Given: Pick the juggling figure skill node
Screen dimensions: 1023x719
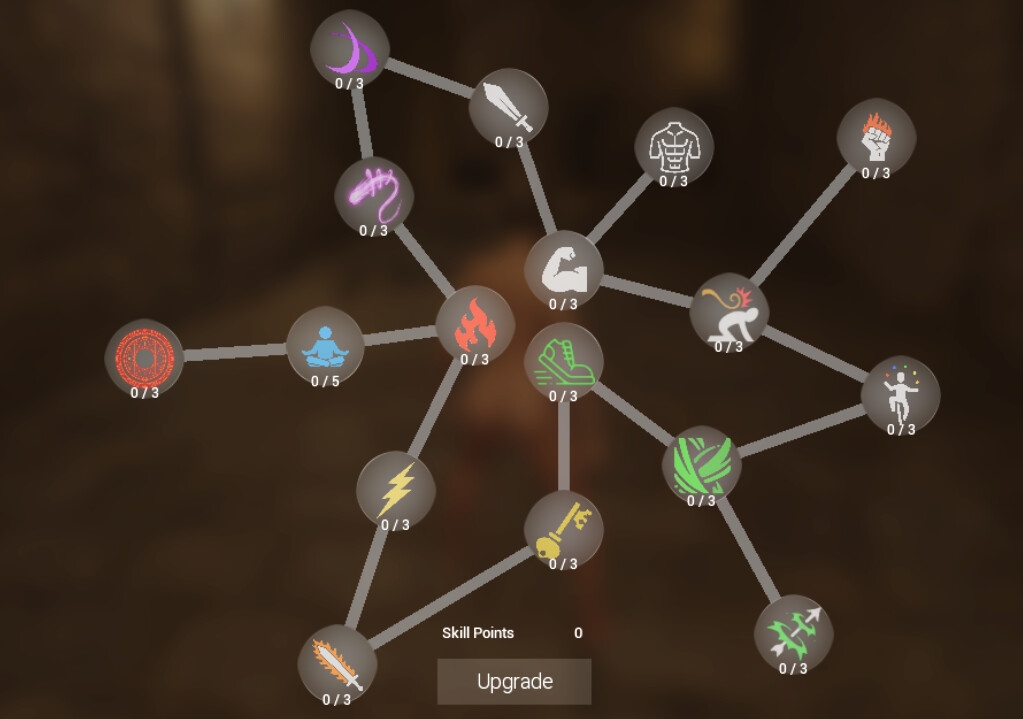Looking at the screenshot, I should coord(900,394).
